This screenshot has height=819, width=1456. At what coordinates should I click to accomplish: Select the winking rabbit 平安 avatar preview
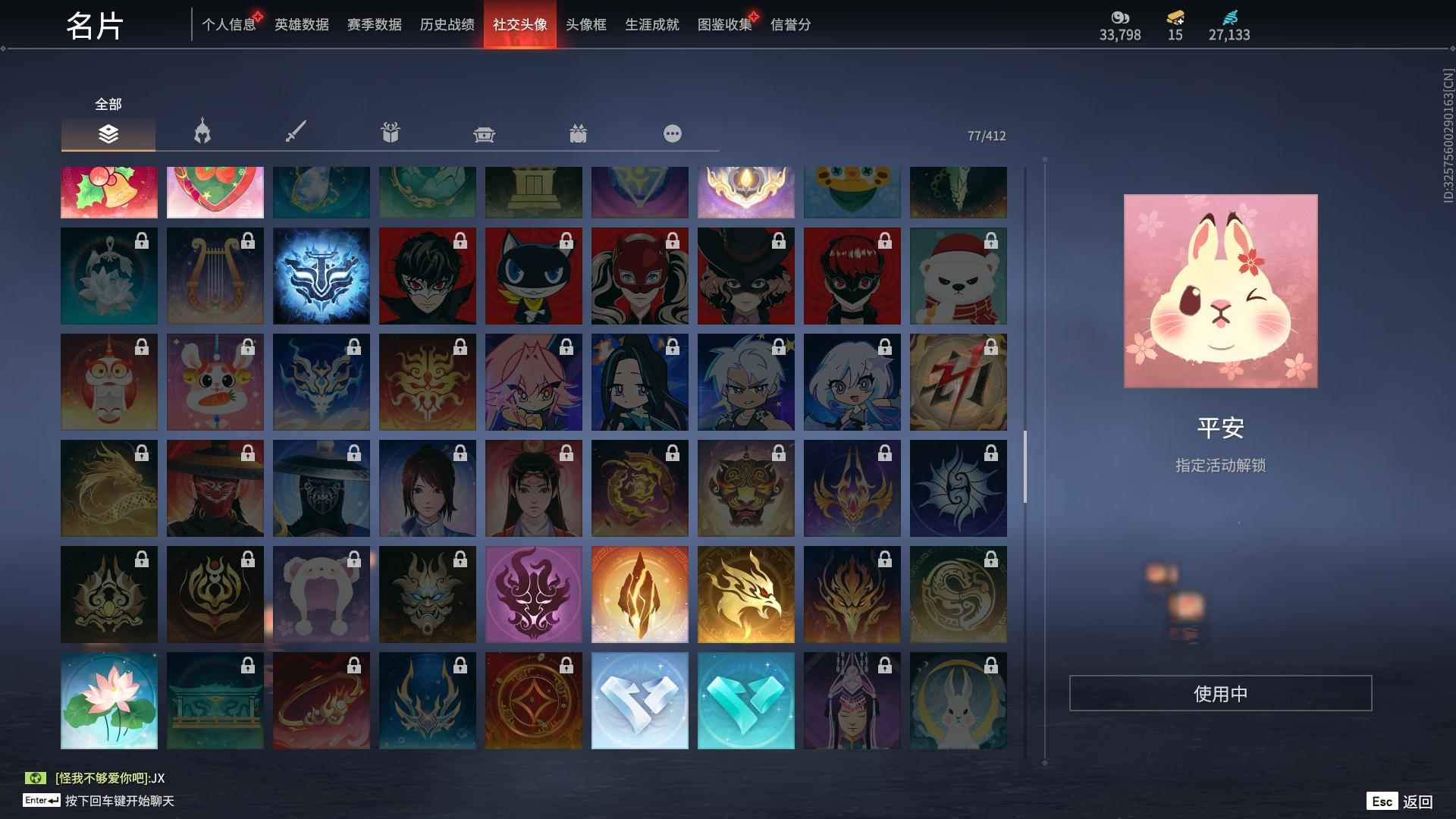coord(1220,292)
